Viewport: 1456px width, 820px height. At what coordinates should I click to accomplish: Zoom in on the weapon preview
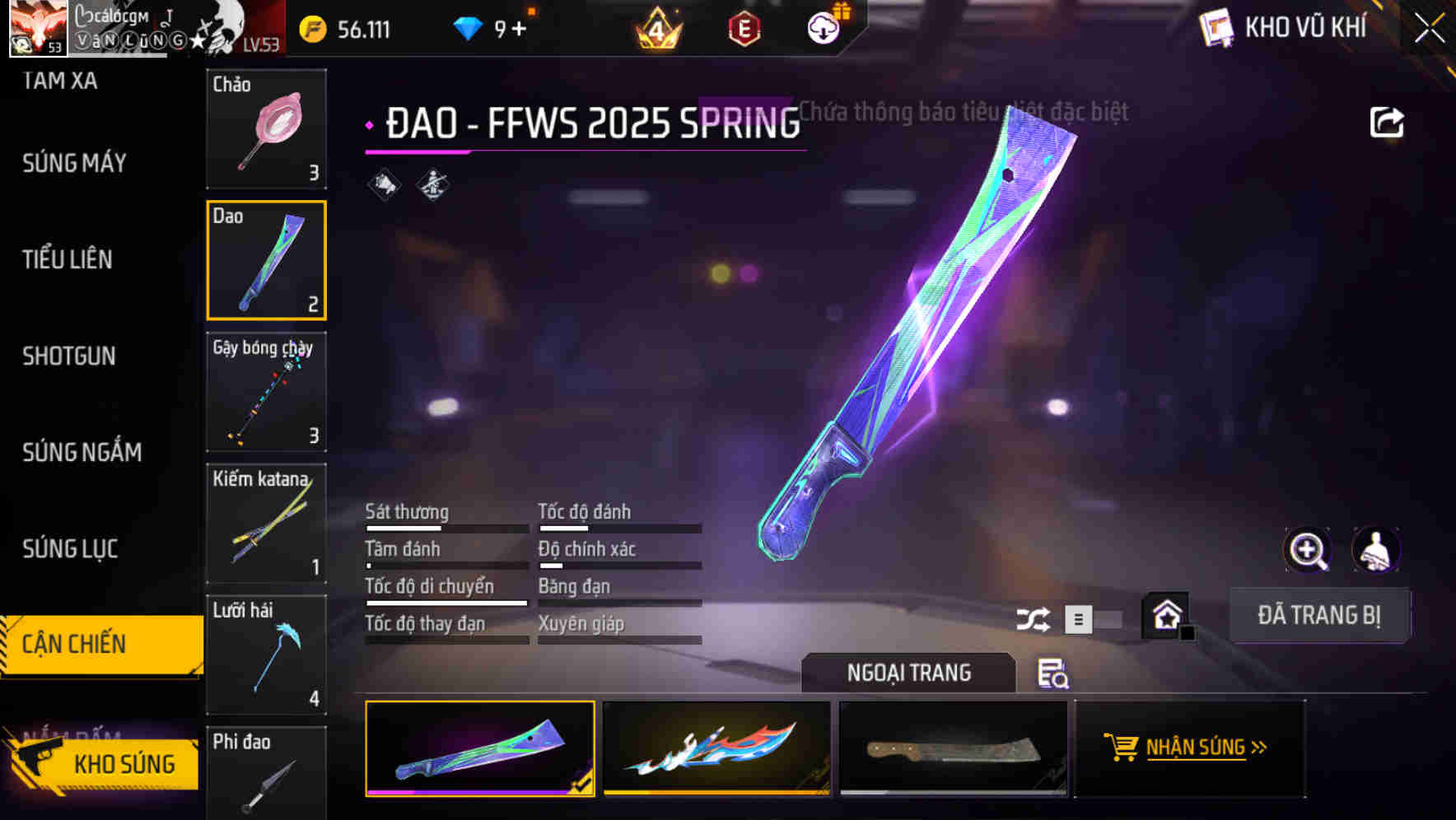click(x=1309, y=549)
